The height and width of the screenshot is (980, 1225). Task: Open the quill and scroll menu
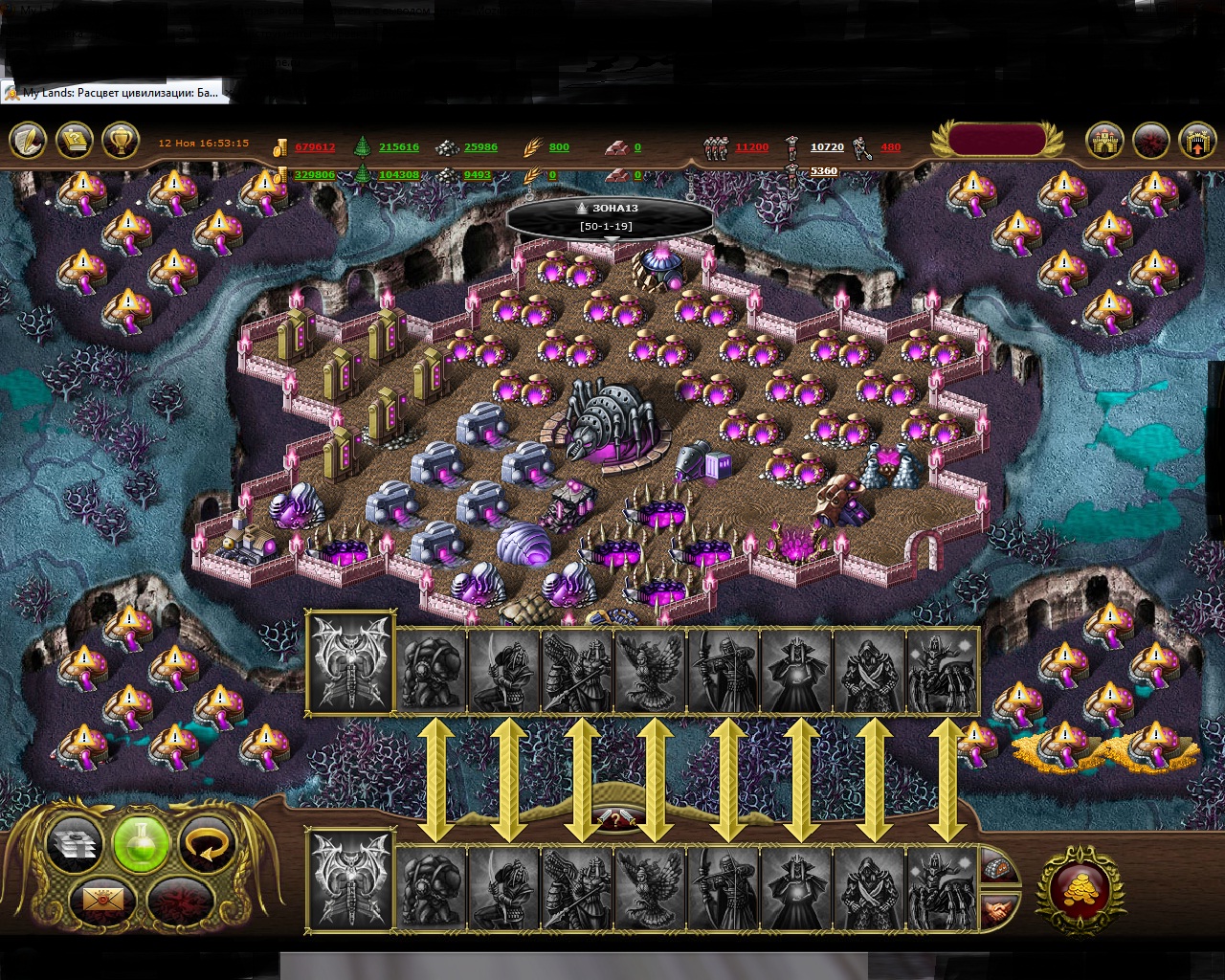[28, 142]
